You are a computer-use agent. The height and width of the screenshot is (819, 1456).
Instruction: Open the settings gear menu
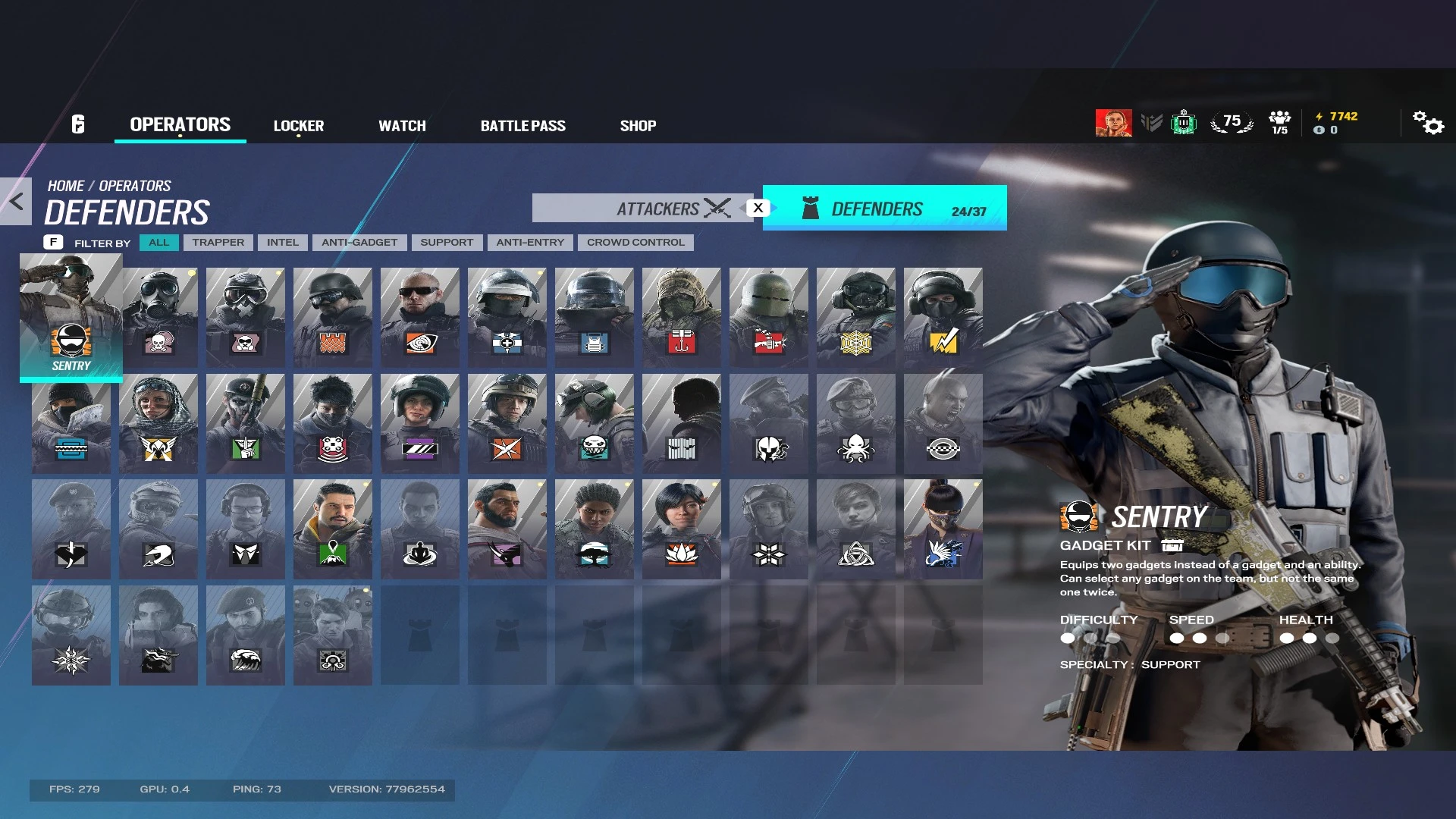click(1429, 124)
